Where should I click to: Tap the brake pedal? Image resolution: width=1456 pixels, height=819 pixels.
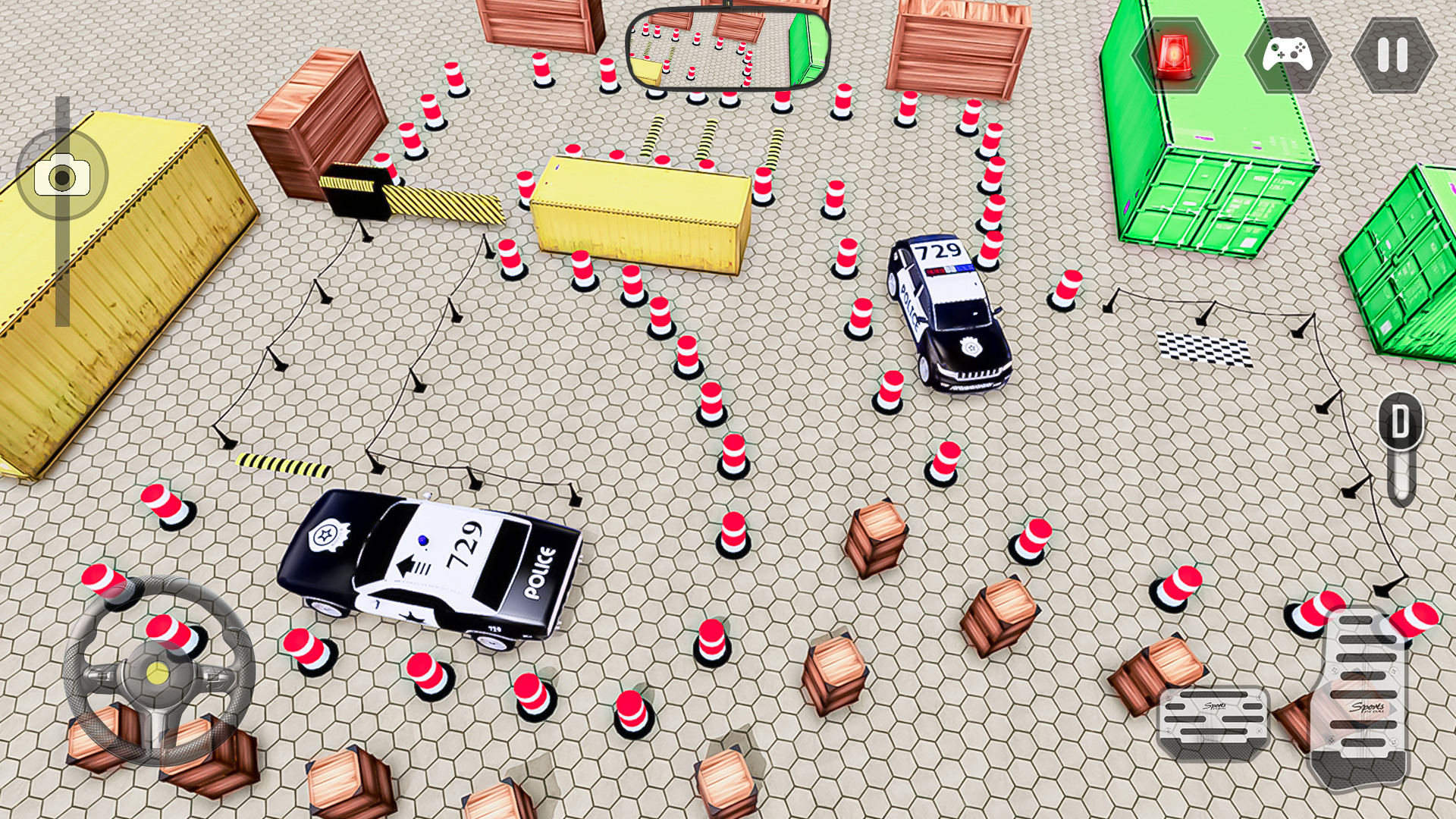[1213, 720]
